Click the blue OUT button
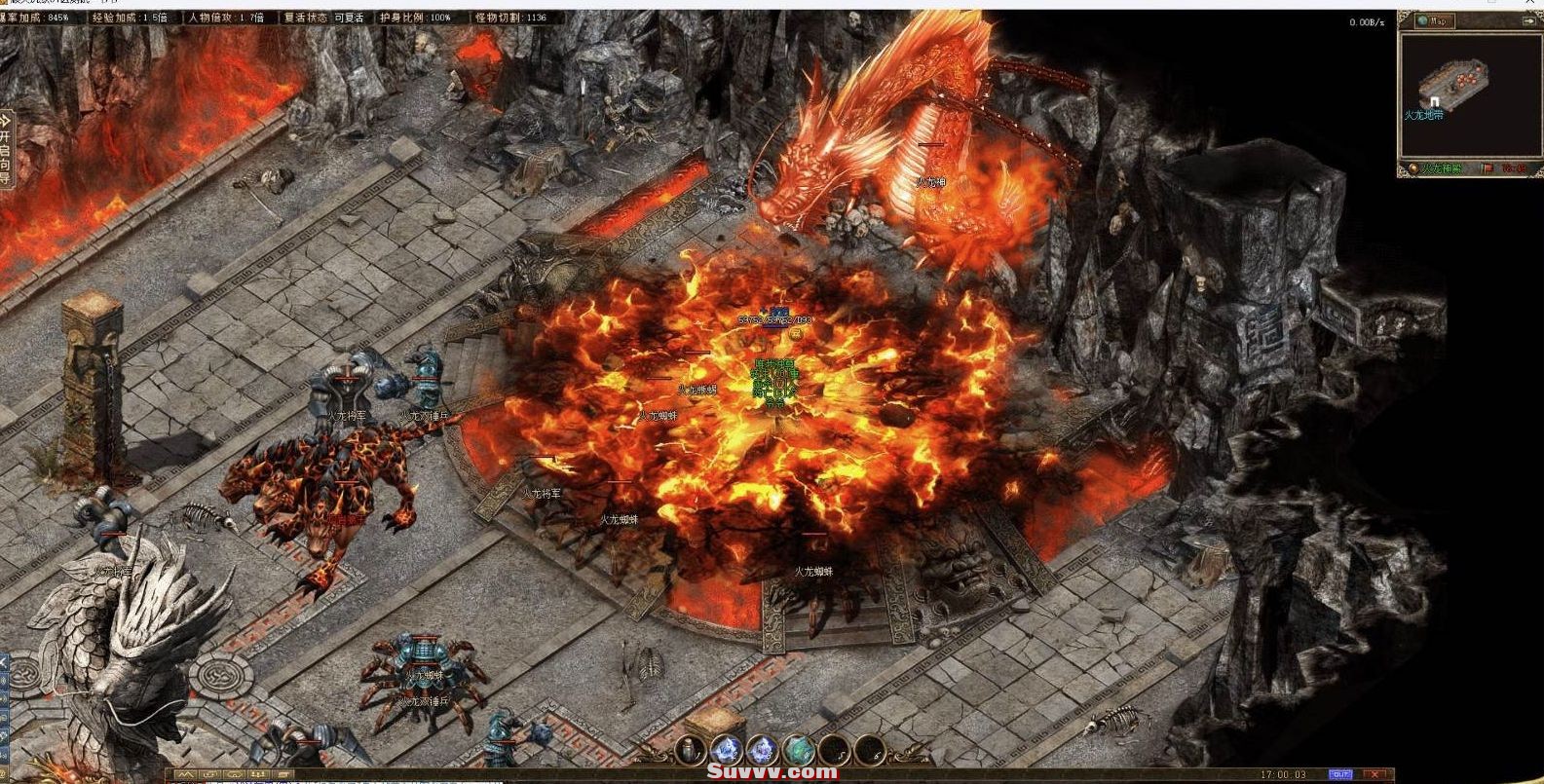This screenshot has height=784, width=1544. pos(1340,774)
